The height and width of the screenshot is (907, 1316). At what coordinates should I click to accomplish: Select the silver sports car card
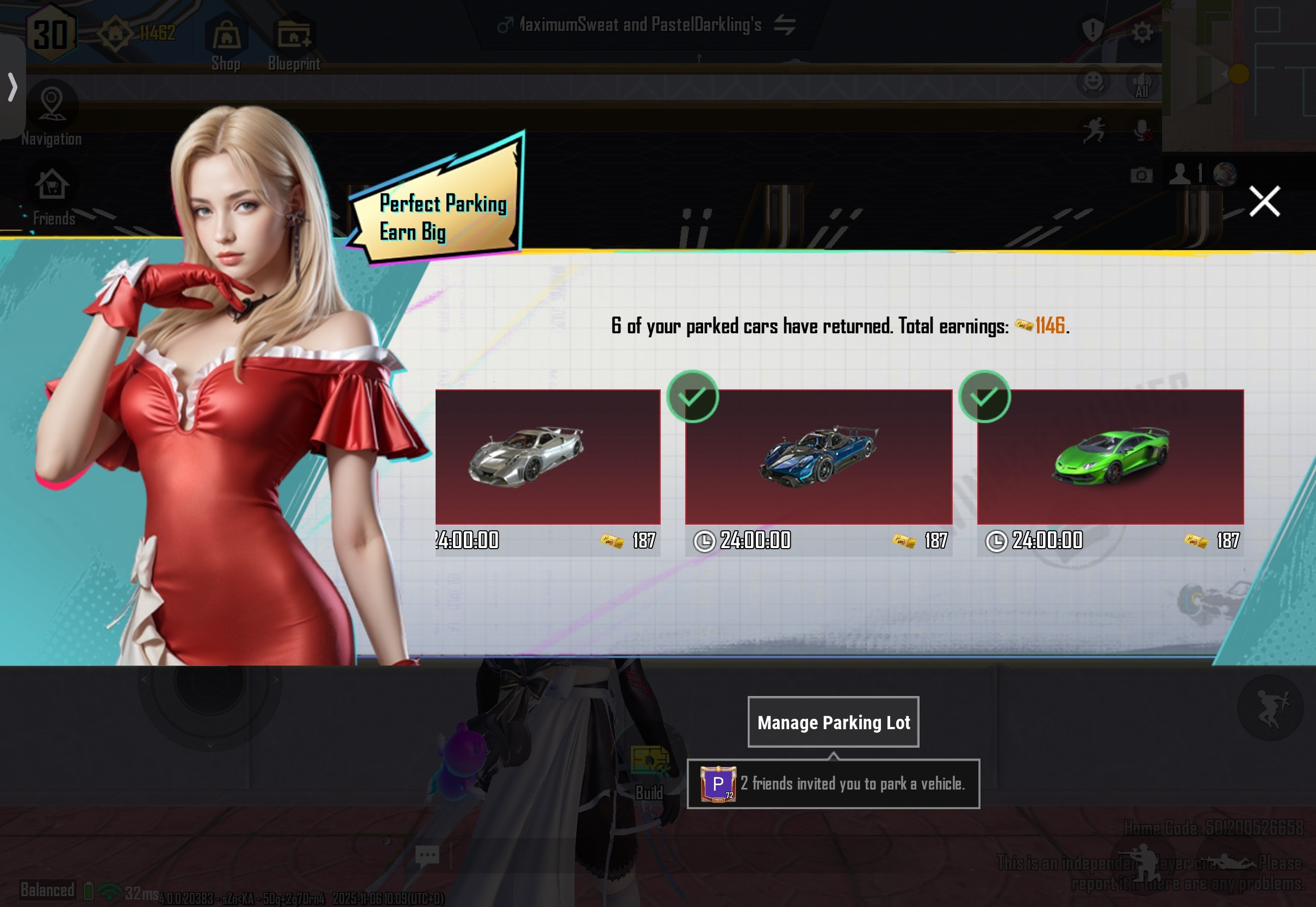(547, 457)
